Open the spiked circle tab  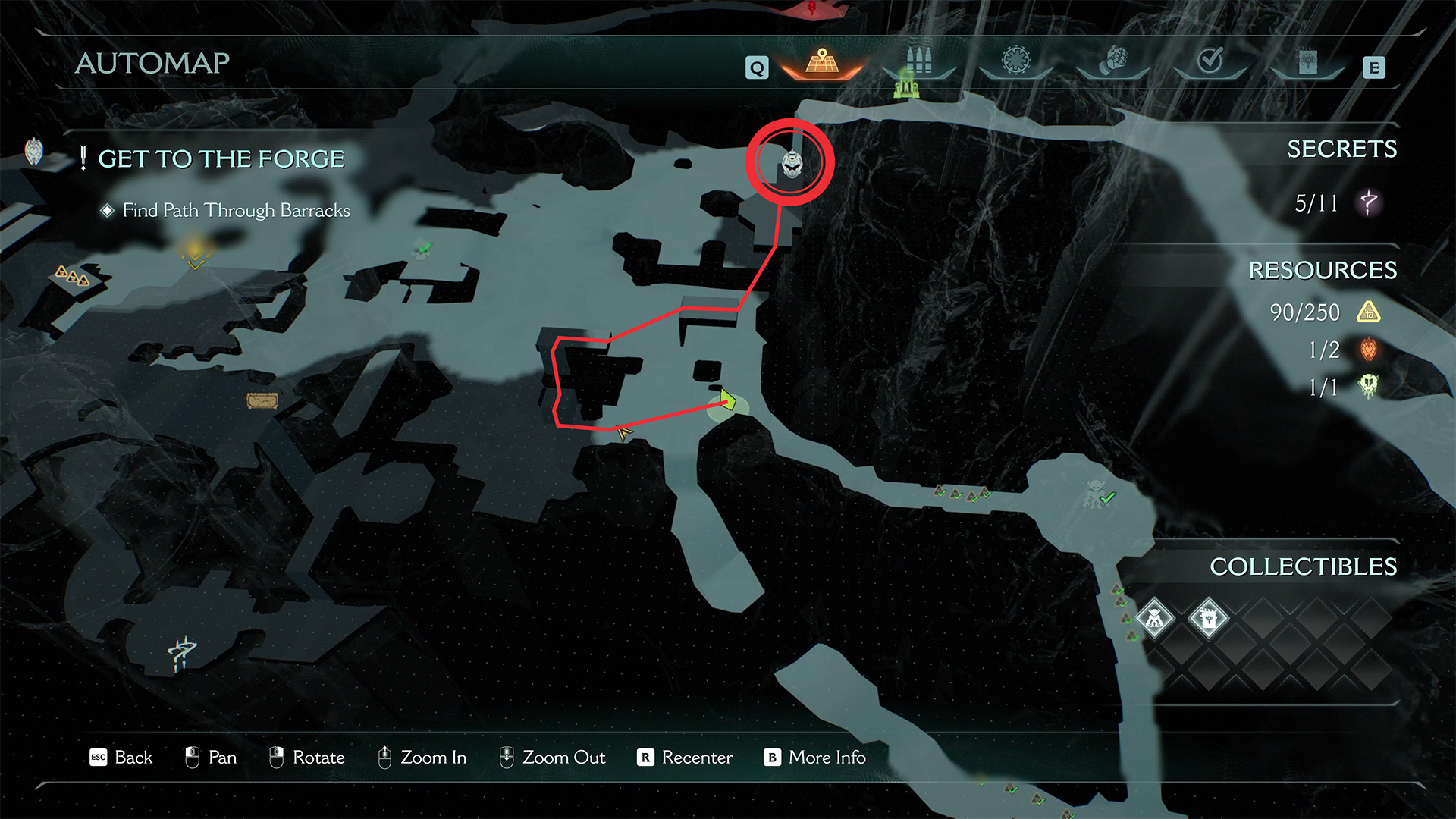1016,61
